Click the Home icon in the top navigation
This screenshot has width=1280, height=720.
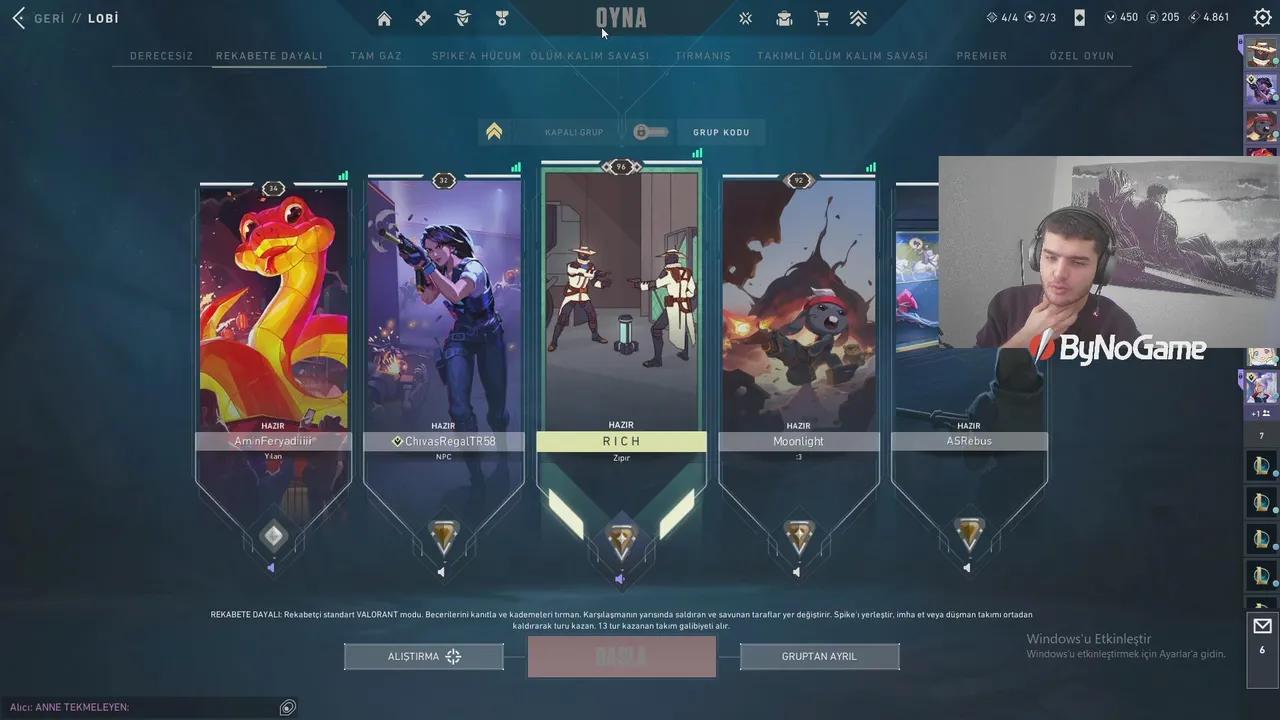point(383,18)
